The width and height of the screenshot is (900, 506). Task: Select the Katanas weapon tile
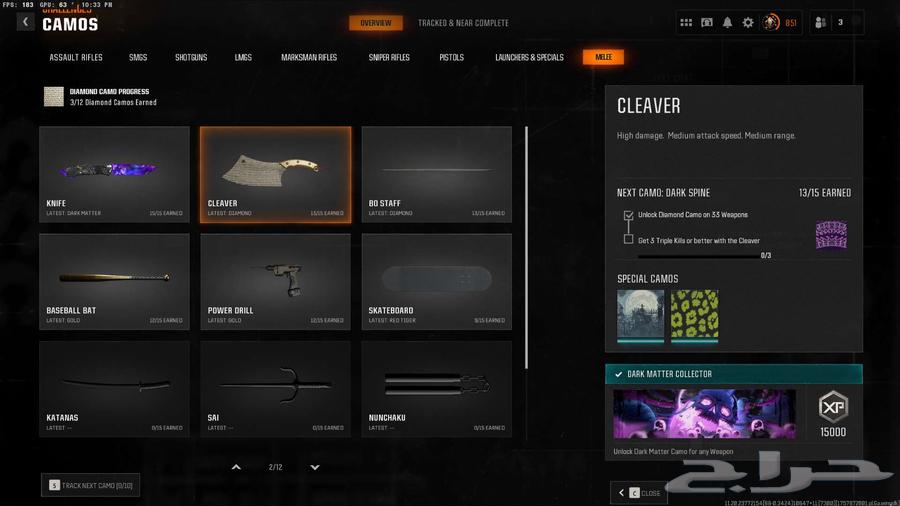[114, 388]
